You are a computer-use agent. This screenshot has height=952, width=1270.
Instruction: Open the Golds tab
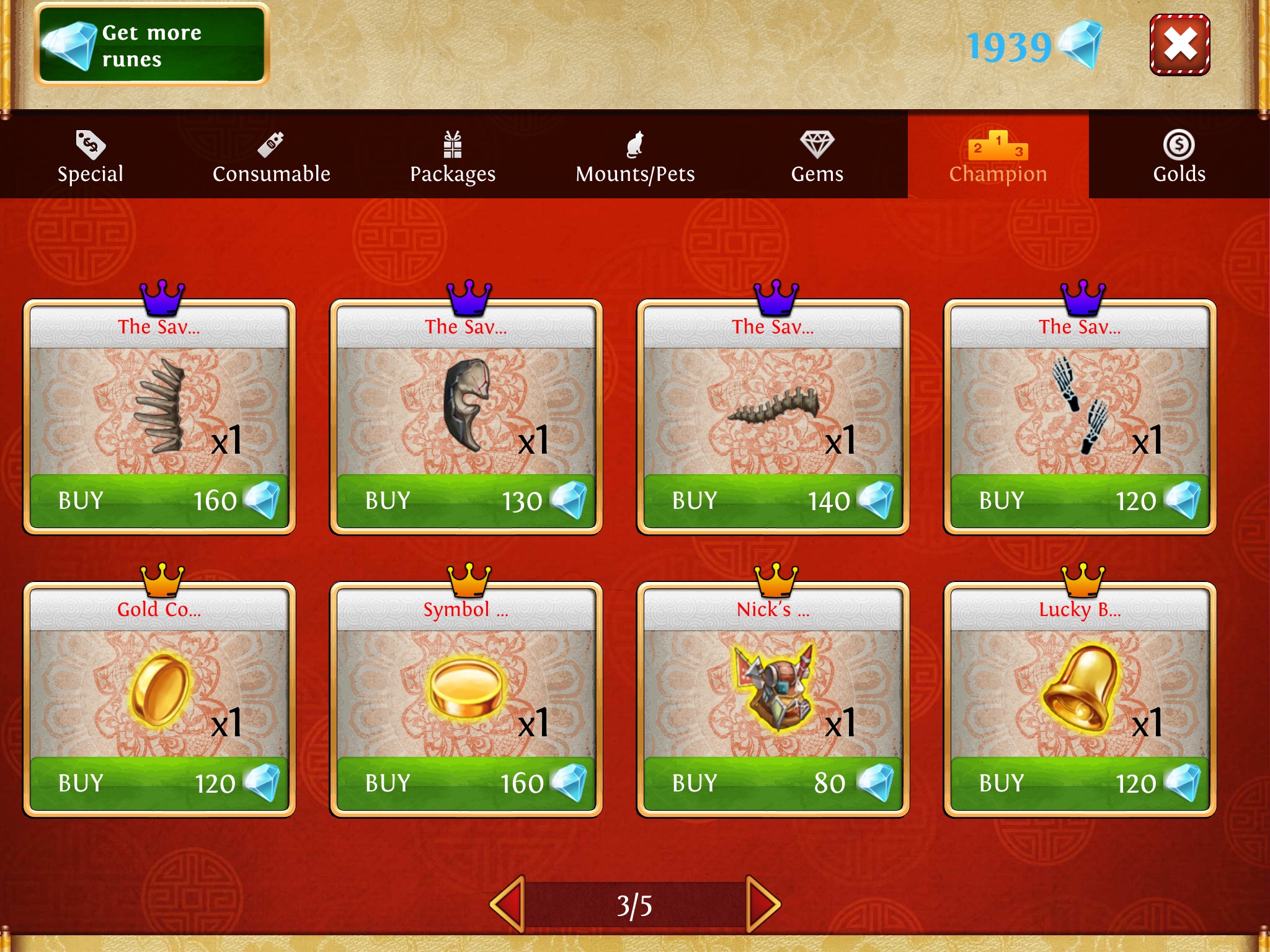click(1179, 157)
